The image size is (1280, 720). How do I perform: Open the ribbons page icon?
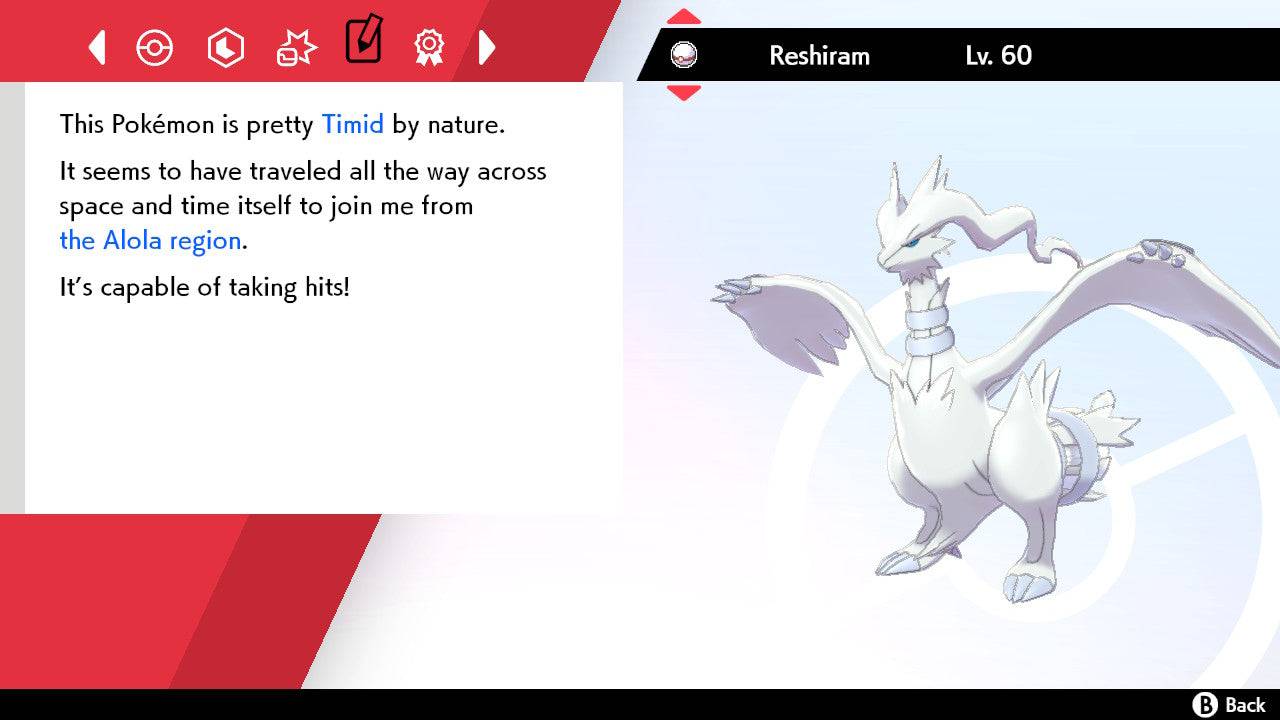[x=428, y=46]
